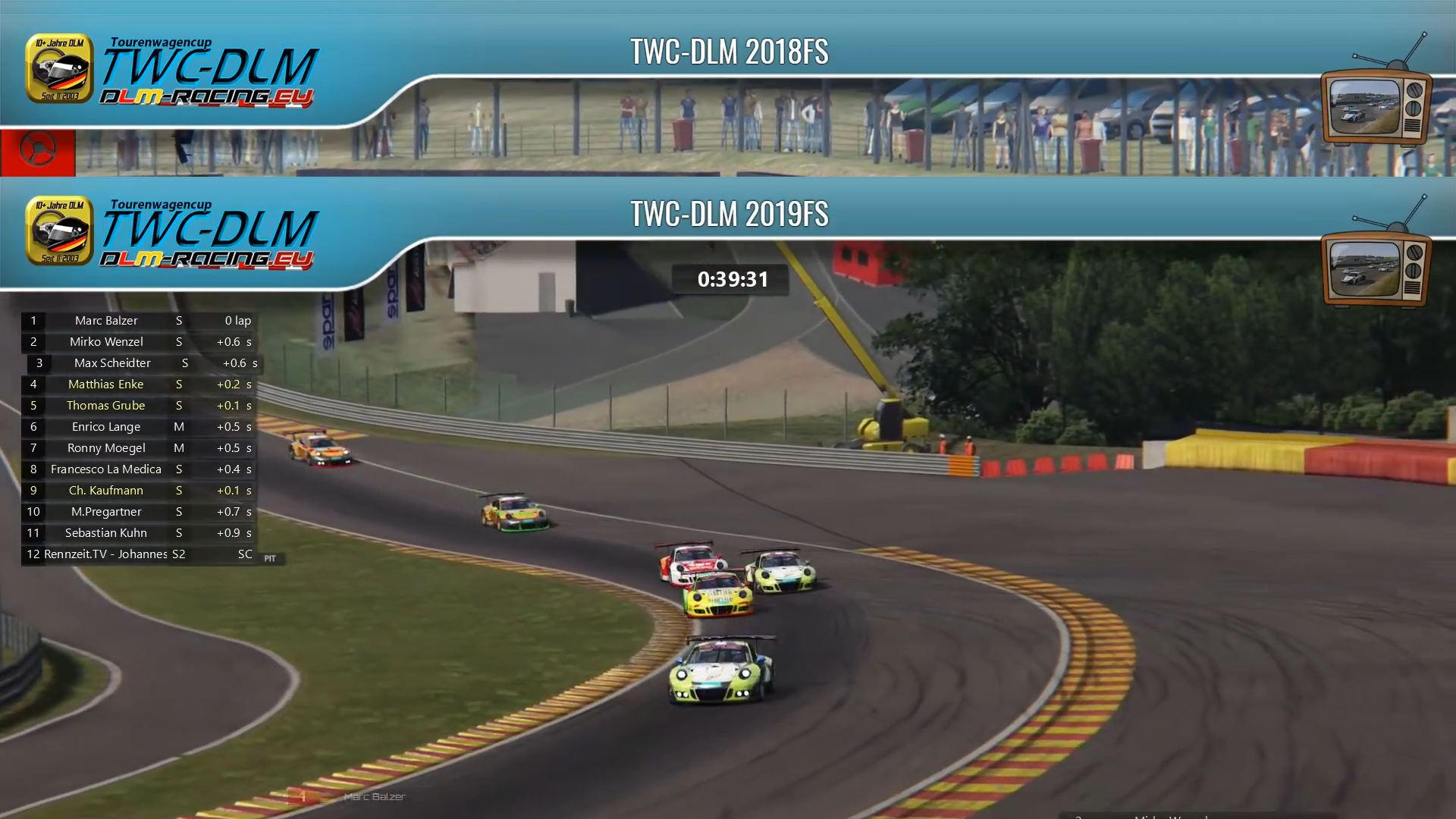Pick Matthias Enke from the leaderboard
This screenshot has height=819, width=1456.
106,384
